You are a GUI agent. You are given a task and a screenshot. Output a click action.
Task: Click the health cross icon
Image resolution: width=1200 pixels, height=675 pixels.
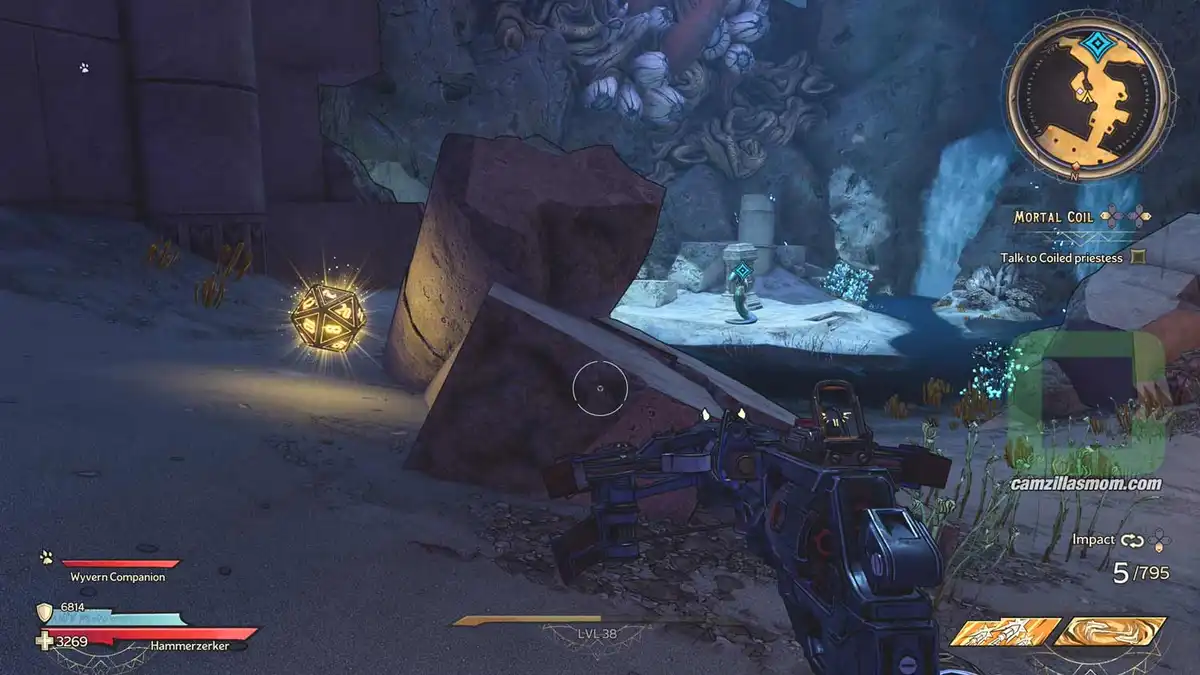click(x=45, y=641)
